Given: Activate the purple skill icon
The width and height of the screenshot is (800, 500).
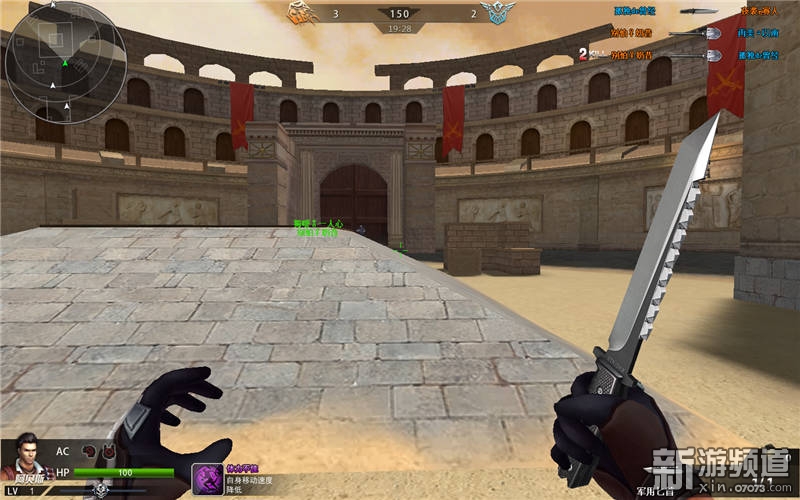Looking at the screenshot, I should [207, 477].
